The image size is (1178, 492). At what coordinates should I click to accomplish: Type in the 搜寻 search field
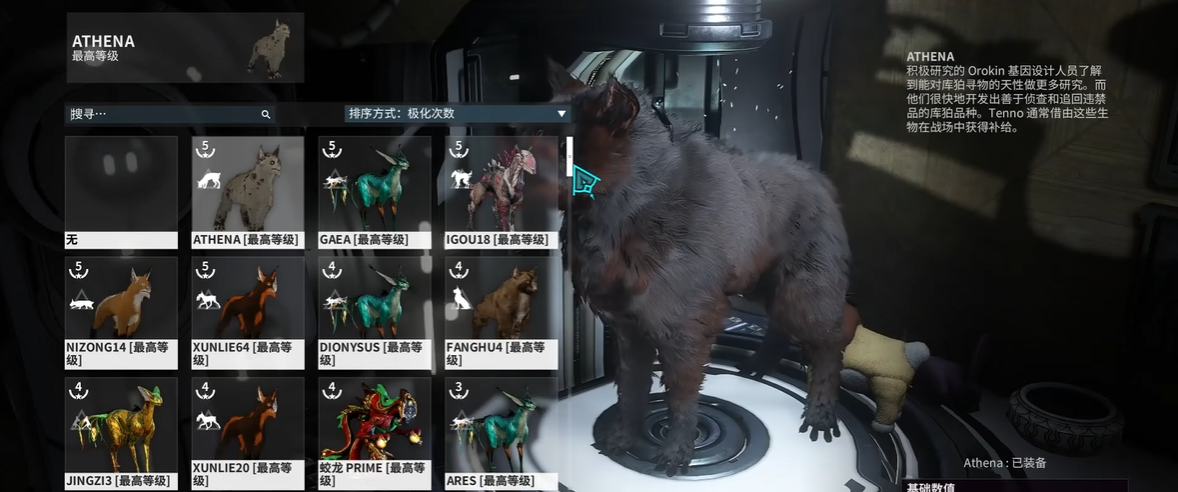(160, 114)
